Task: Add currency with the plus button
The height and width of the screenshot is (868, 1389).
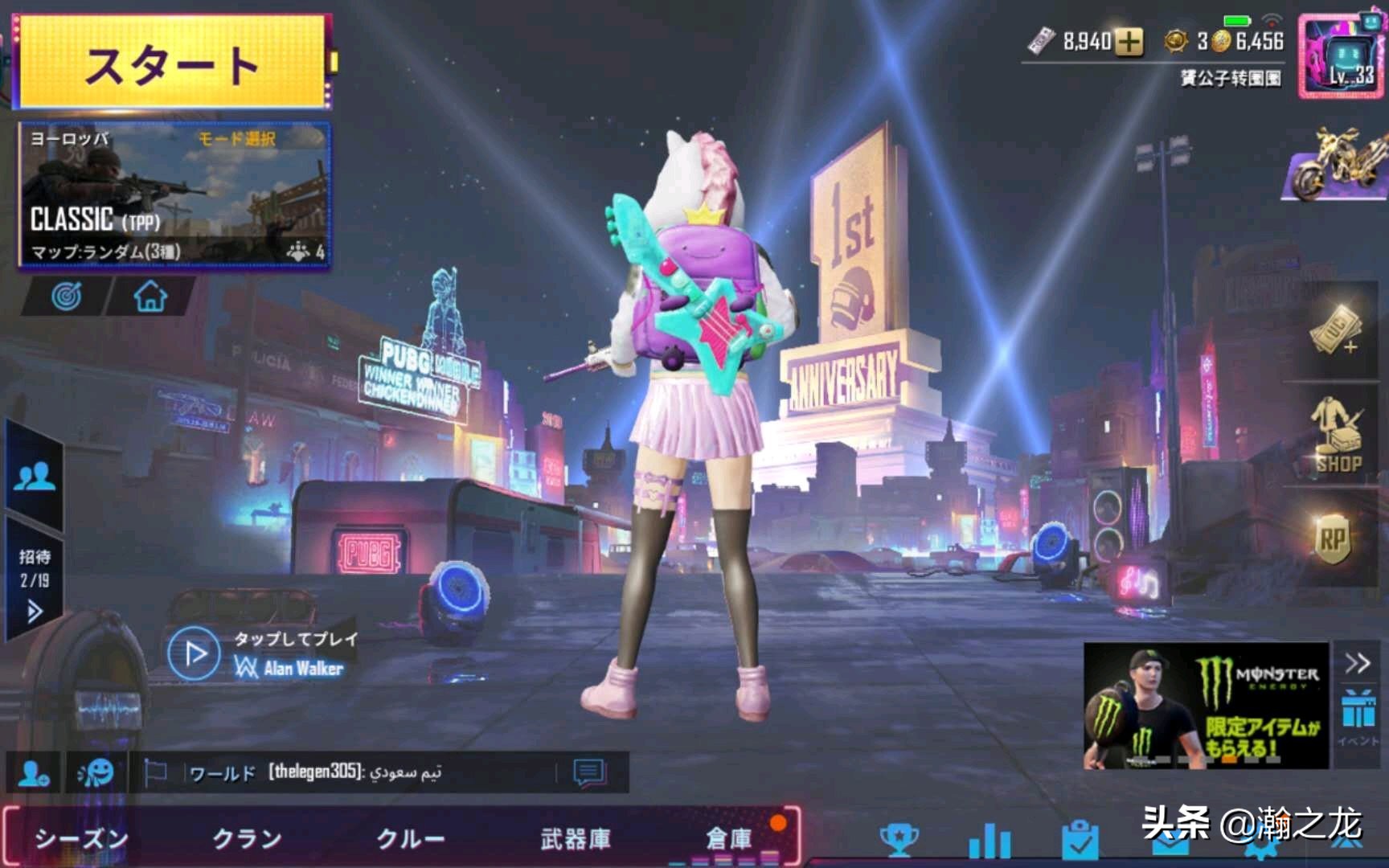Action: coord(1130,42)
